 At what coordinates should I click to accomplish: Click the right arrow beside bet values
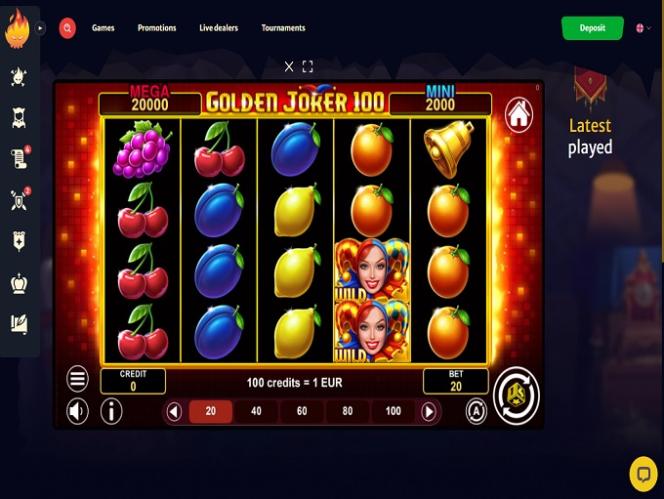[x=429, y=411]
